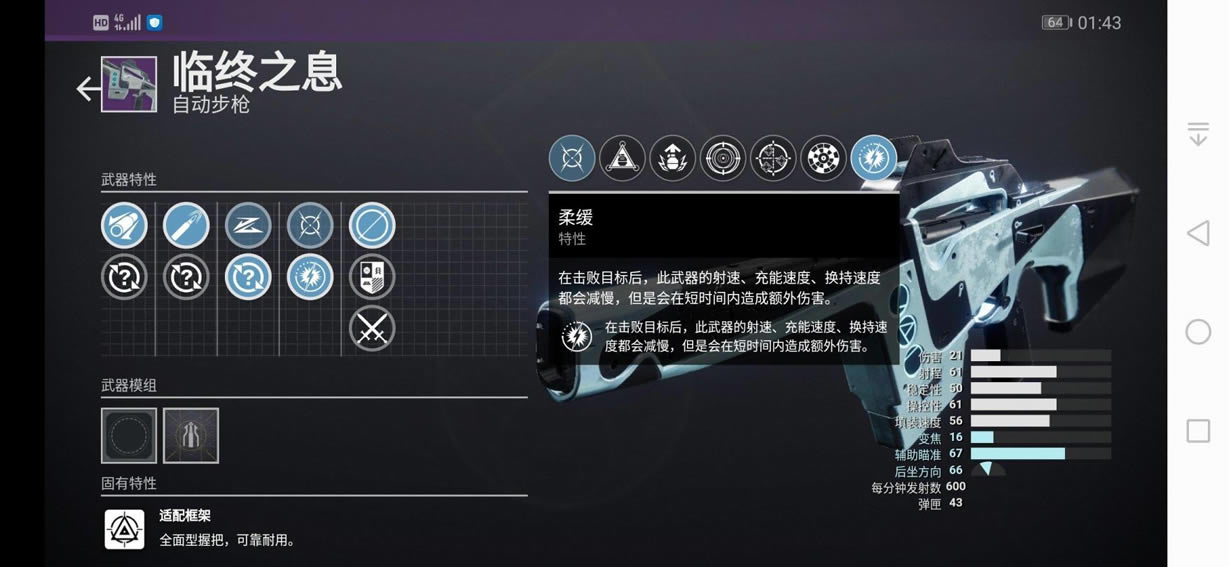The width and height of the screenshot is (1229, 567).
Task: Select the Z-shaped perk icon
Action: point(248,226)
